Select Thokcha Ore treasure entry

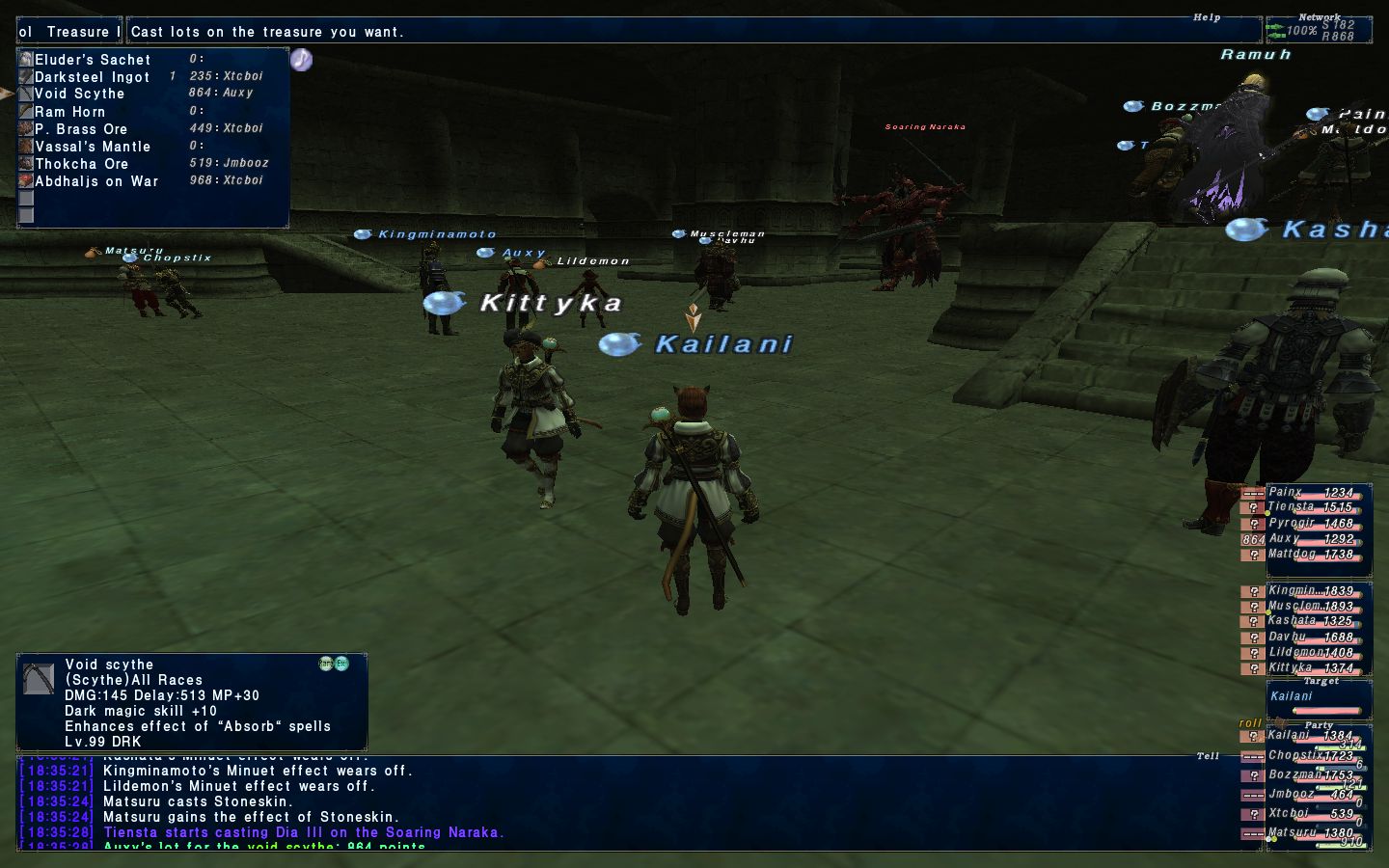pyautogui.click(x=82, y=164)
